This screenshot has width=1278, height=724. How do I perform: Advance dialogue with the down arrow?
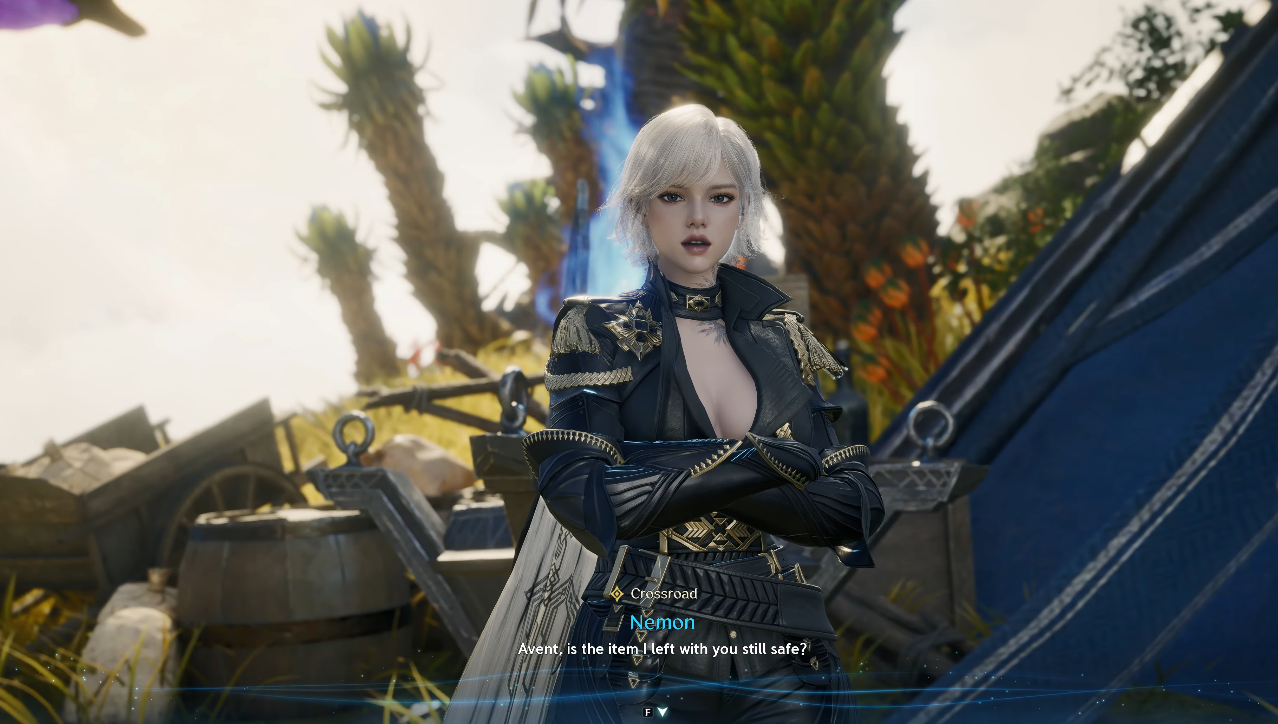(x=662, y=712)
